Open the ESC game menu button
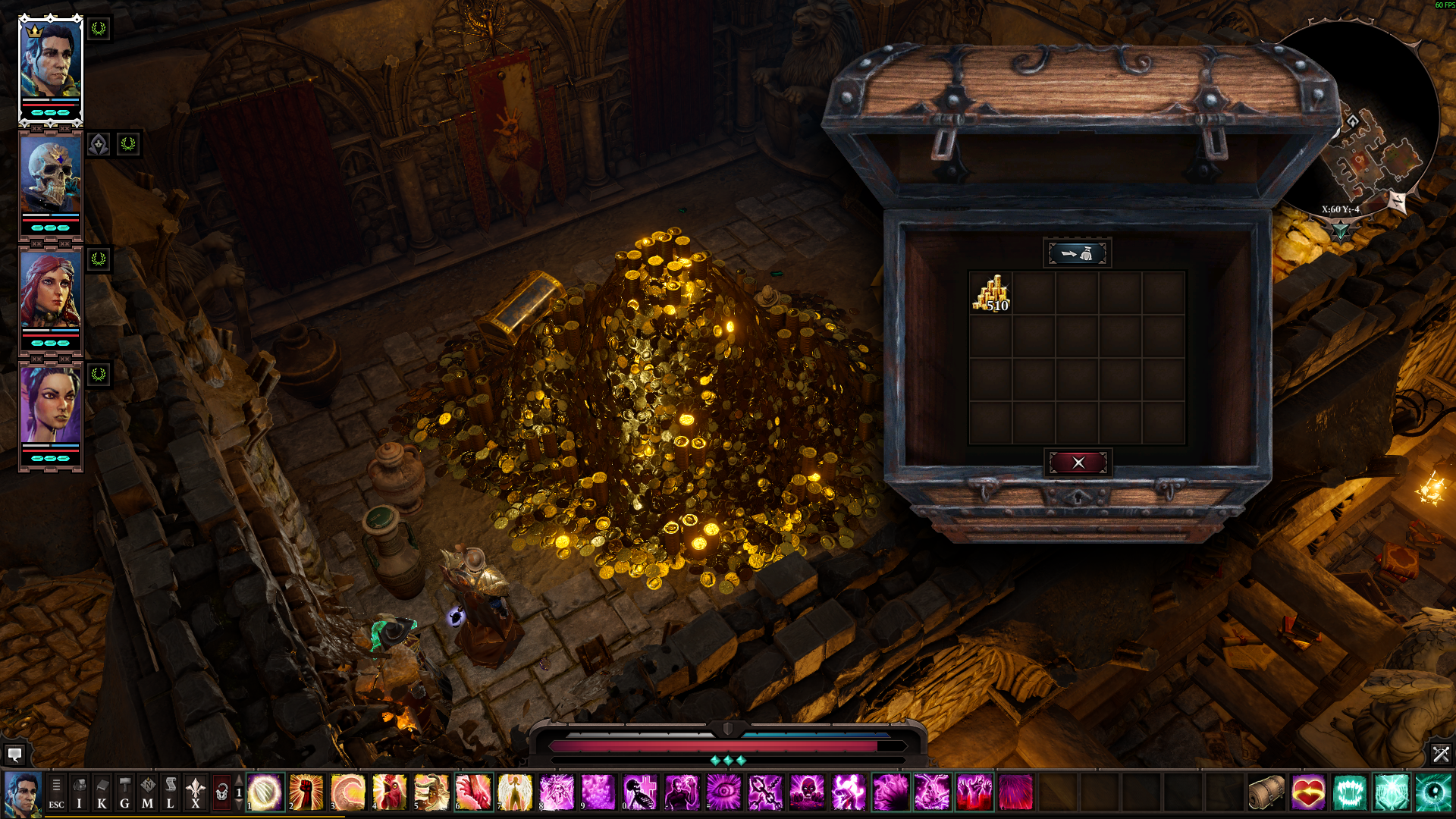This screenshot has height=819, width=1456. point(56,793)
